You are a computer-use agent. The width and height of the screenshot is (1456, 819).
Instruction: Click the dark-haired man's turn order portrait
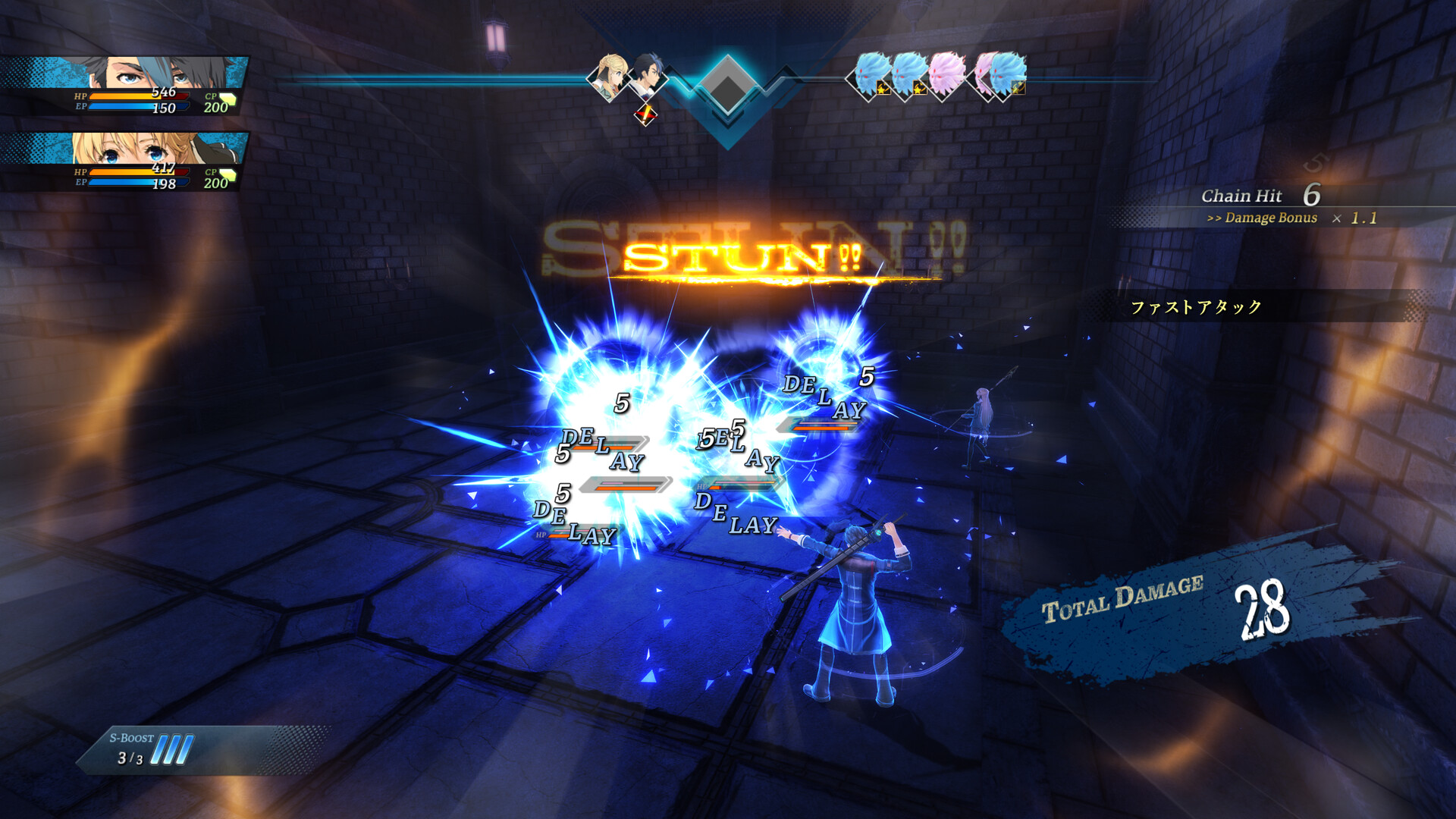coord(648,74)
